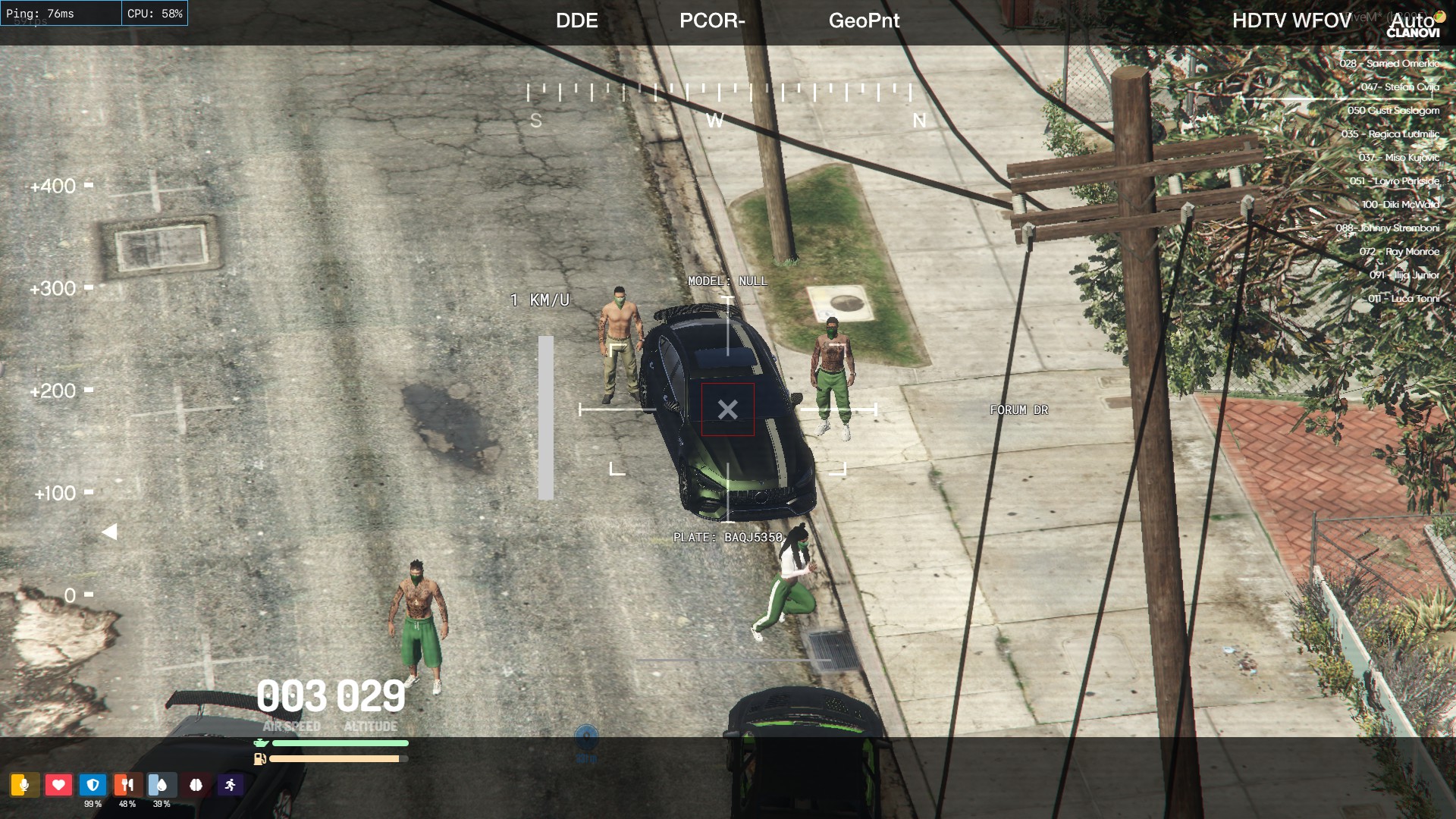This screenshot has width=1456, height=819.
Task: Open the DDE display mode option
Action: pos(577,21)
